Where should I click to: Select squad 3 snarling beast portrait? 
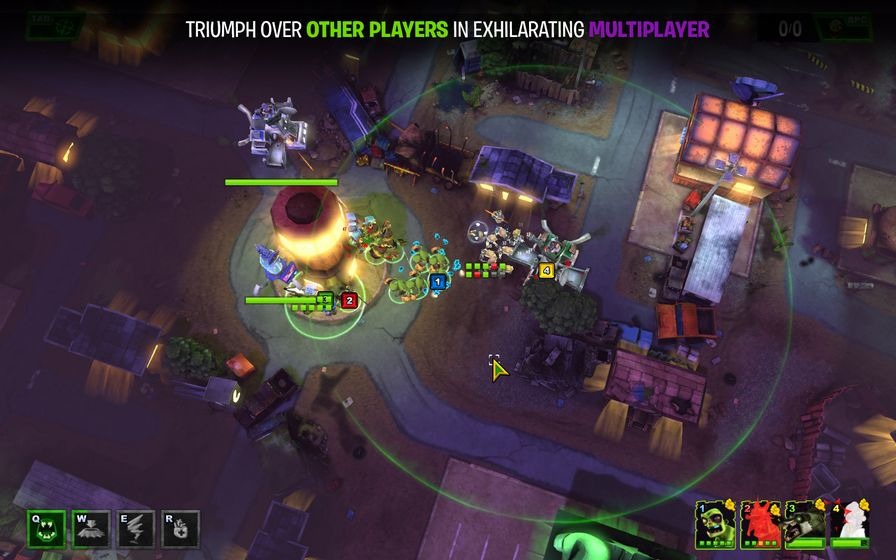805,523
